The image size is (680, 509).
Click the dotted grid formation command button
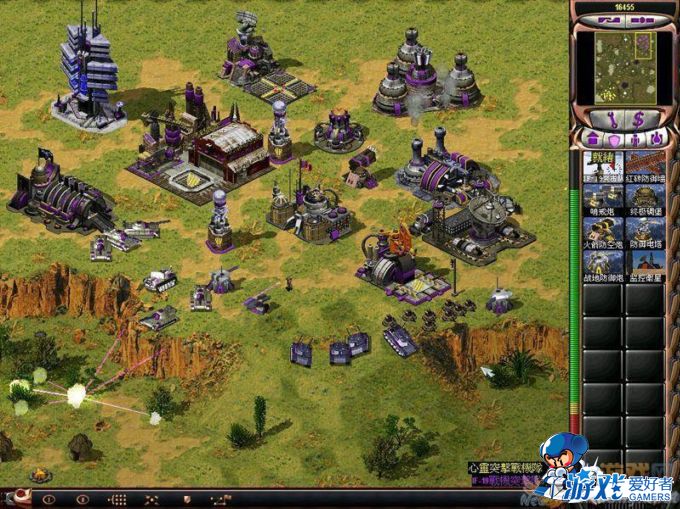click(117, 499)
